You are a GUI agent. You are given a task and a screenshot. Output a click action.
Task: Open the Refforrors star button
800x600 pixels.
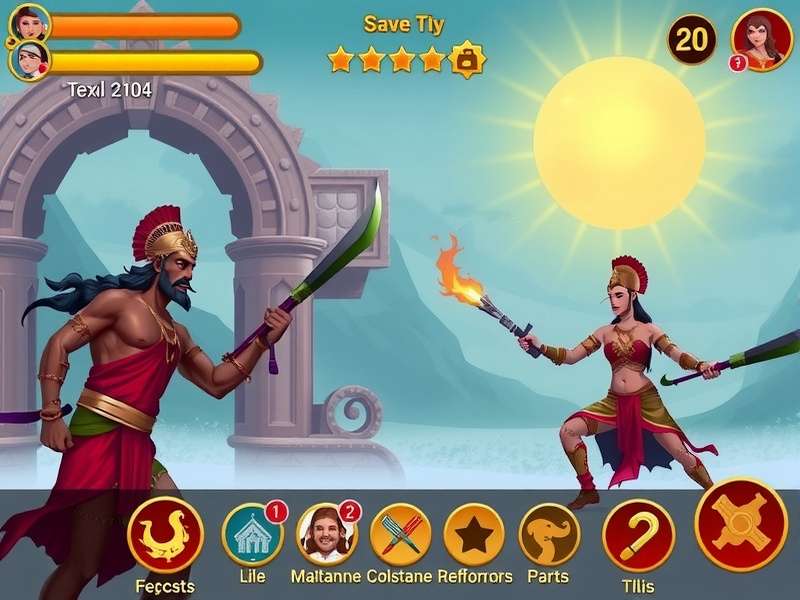[473, 535]
